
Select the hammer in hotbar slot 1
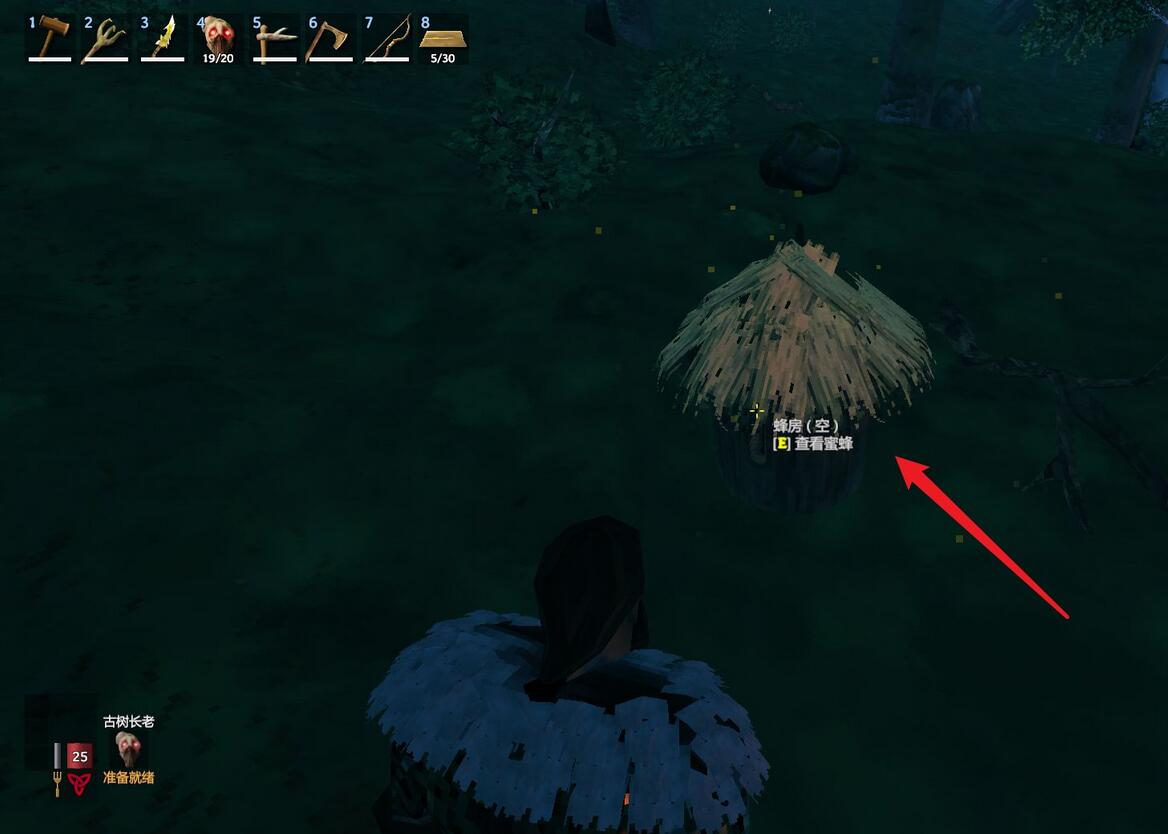[x=50, y=38]
